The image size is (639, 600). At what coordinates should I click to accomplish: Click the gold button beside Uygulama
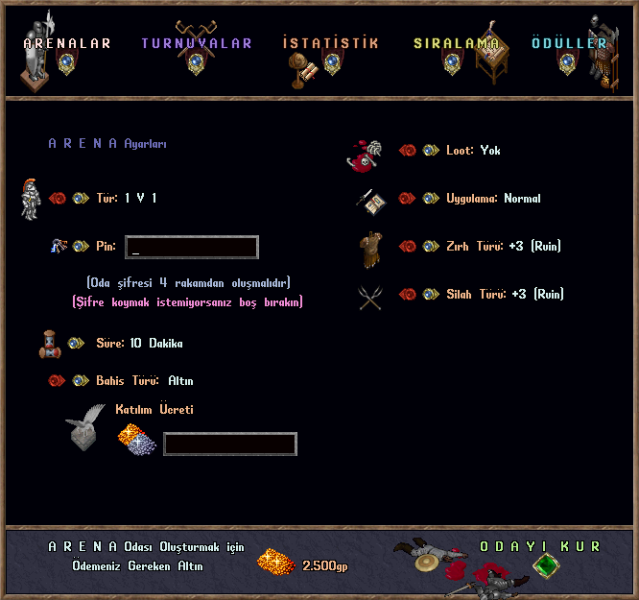430,199
